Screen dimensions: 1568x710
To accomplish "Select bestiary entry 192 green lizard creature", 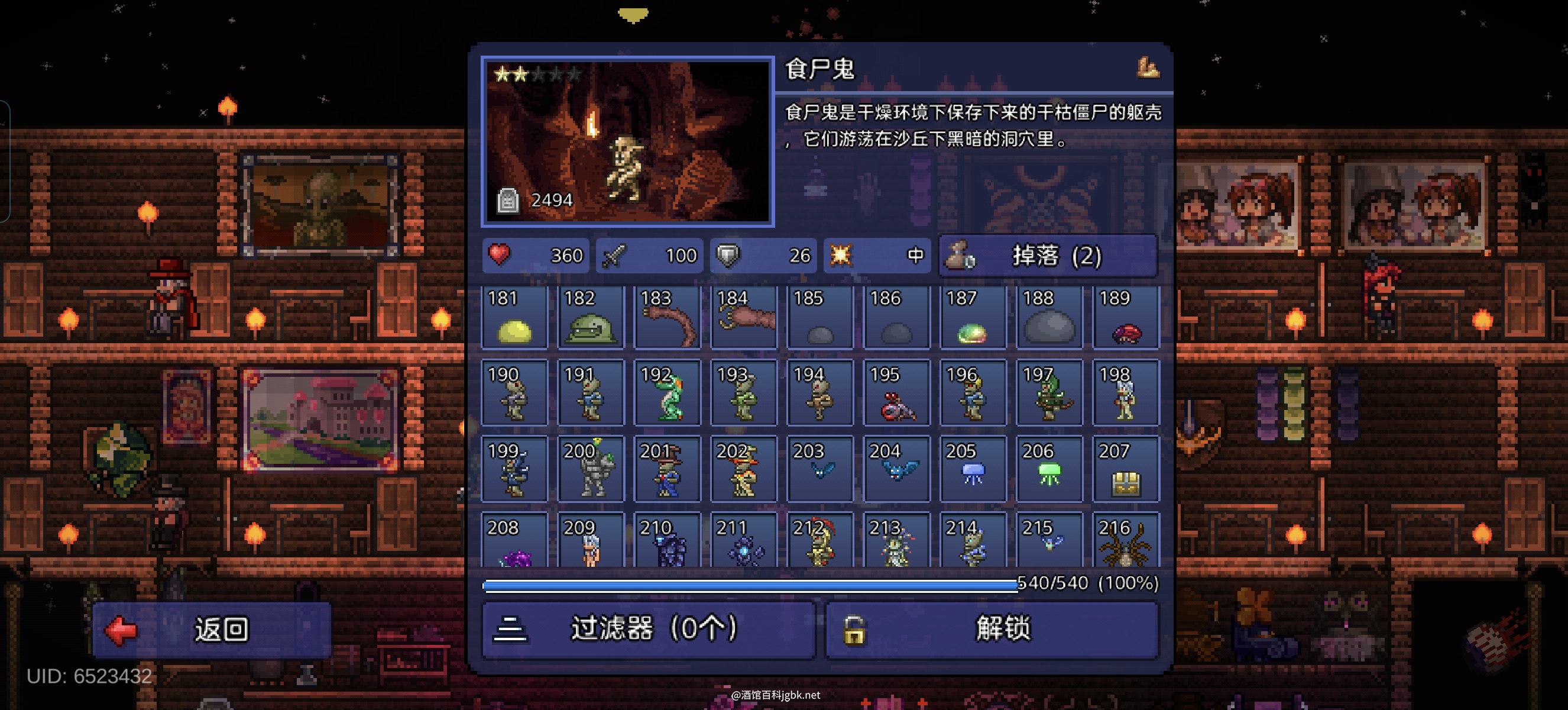I will (x=667, y=393).
